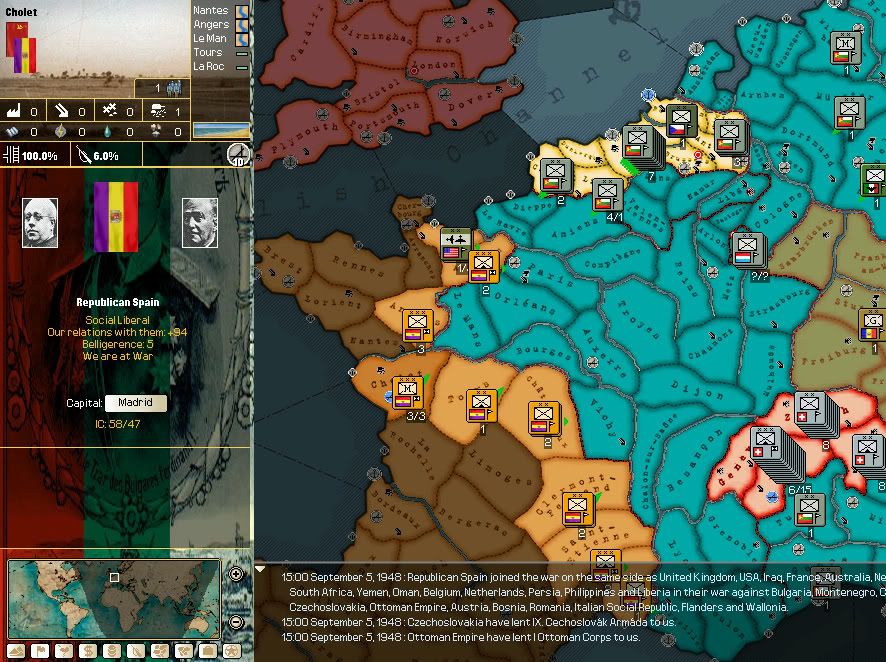
Task: Select Angers in the adjacent provinces list
Action: (211, 24)
